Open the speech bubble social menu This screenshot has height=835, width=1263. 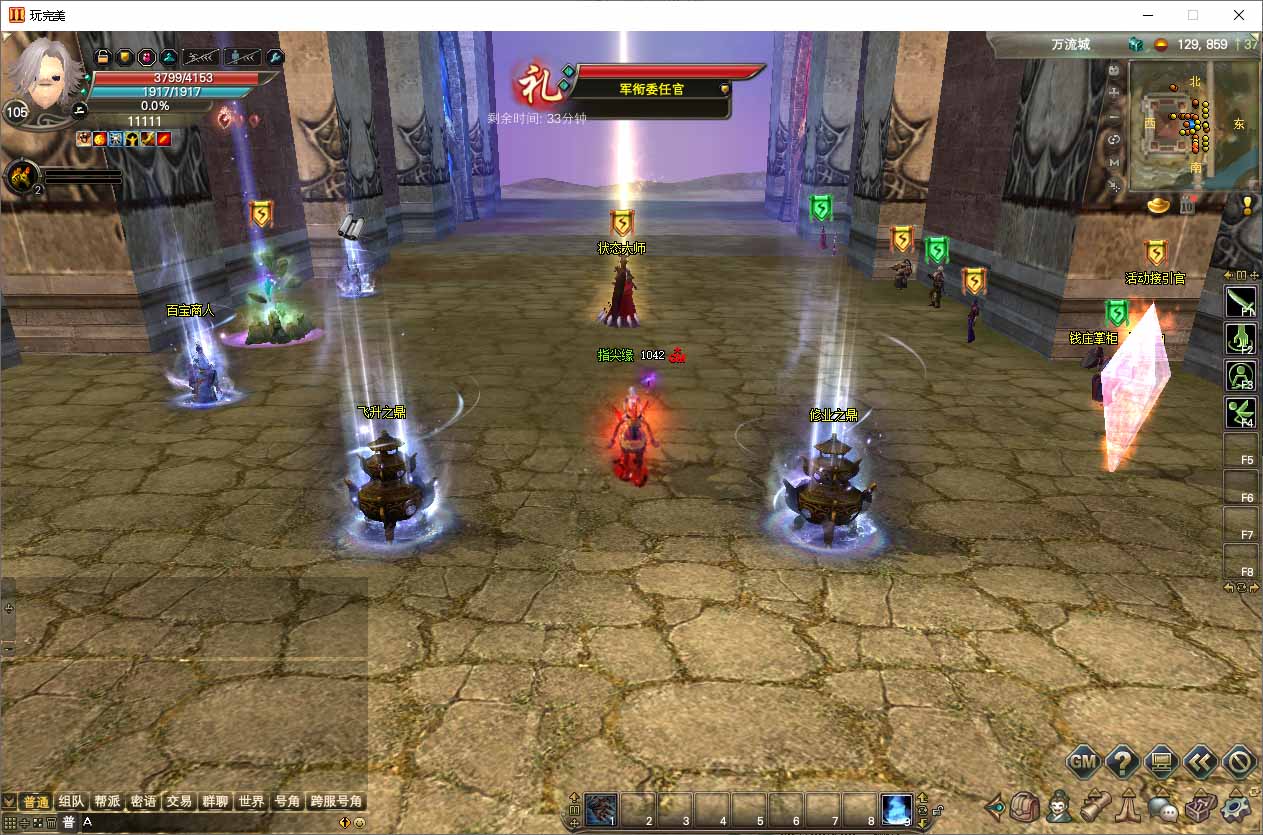pyautogui.click(x=1163, y=806)
